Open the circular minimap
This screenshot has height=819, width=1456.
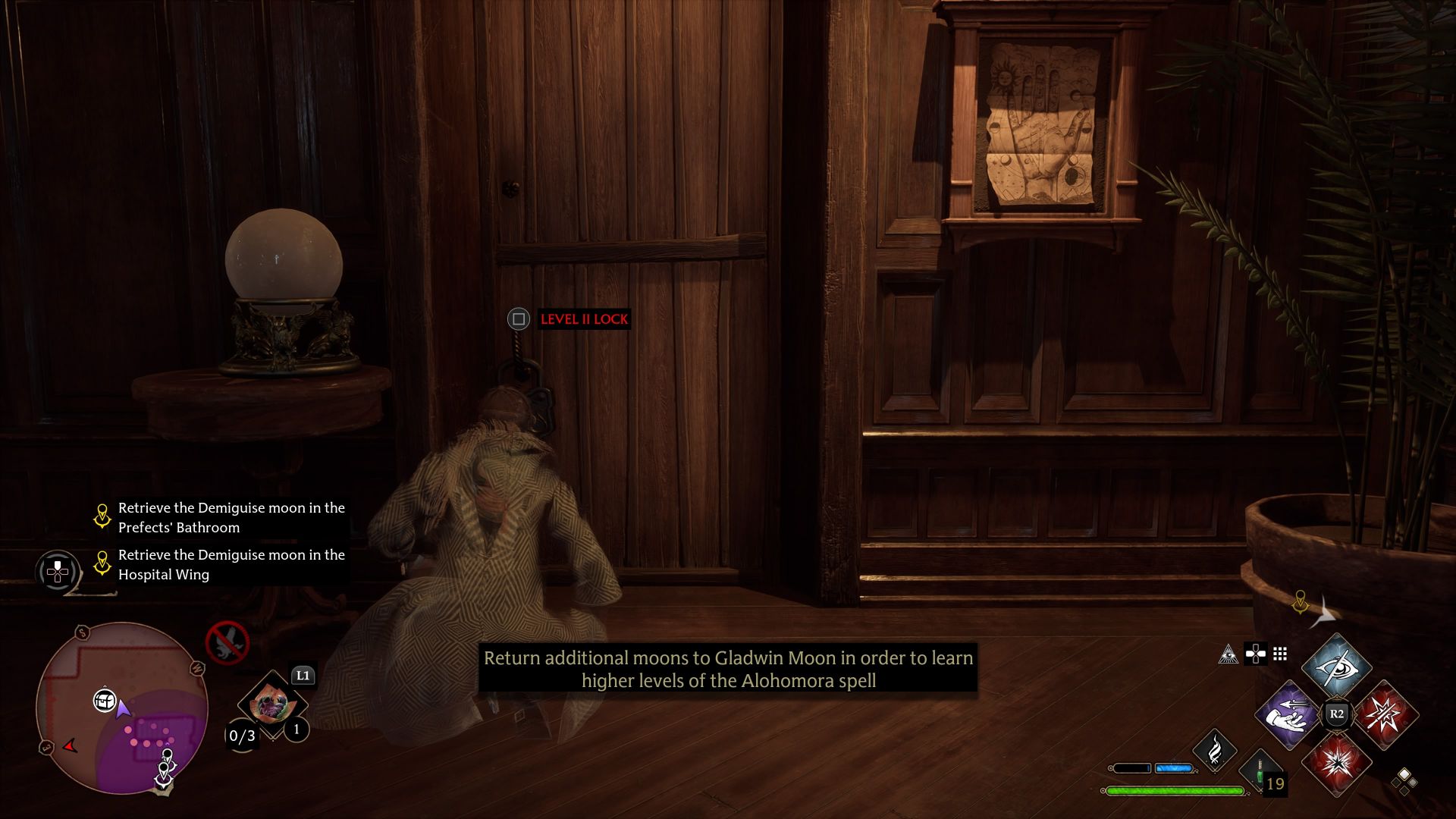pos(121,708)
